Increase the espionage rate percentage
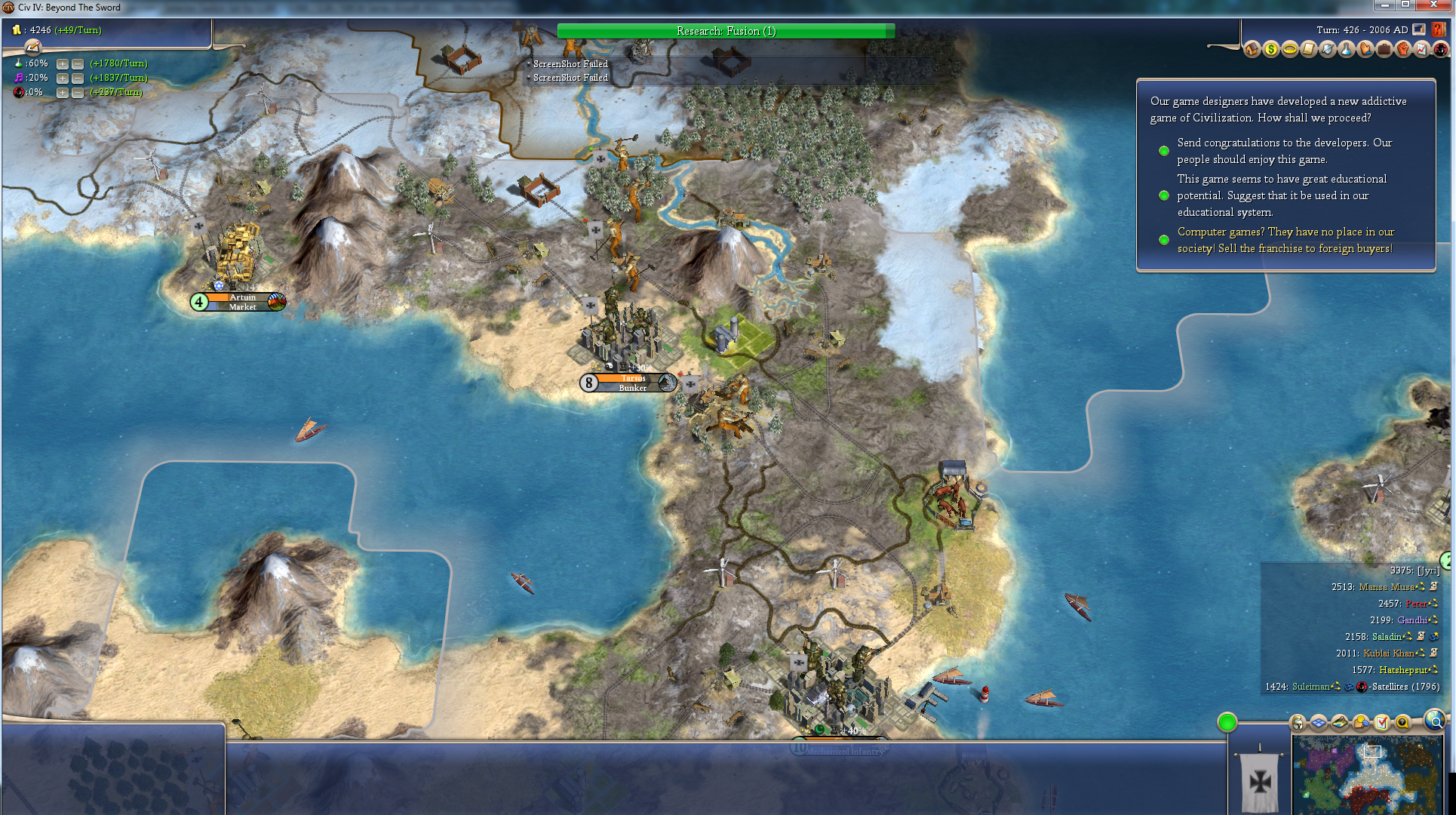This screenshot has height=815, width=1456. [x=63, y=93]
